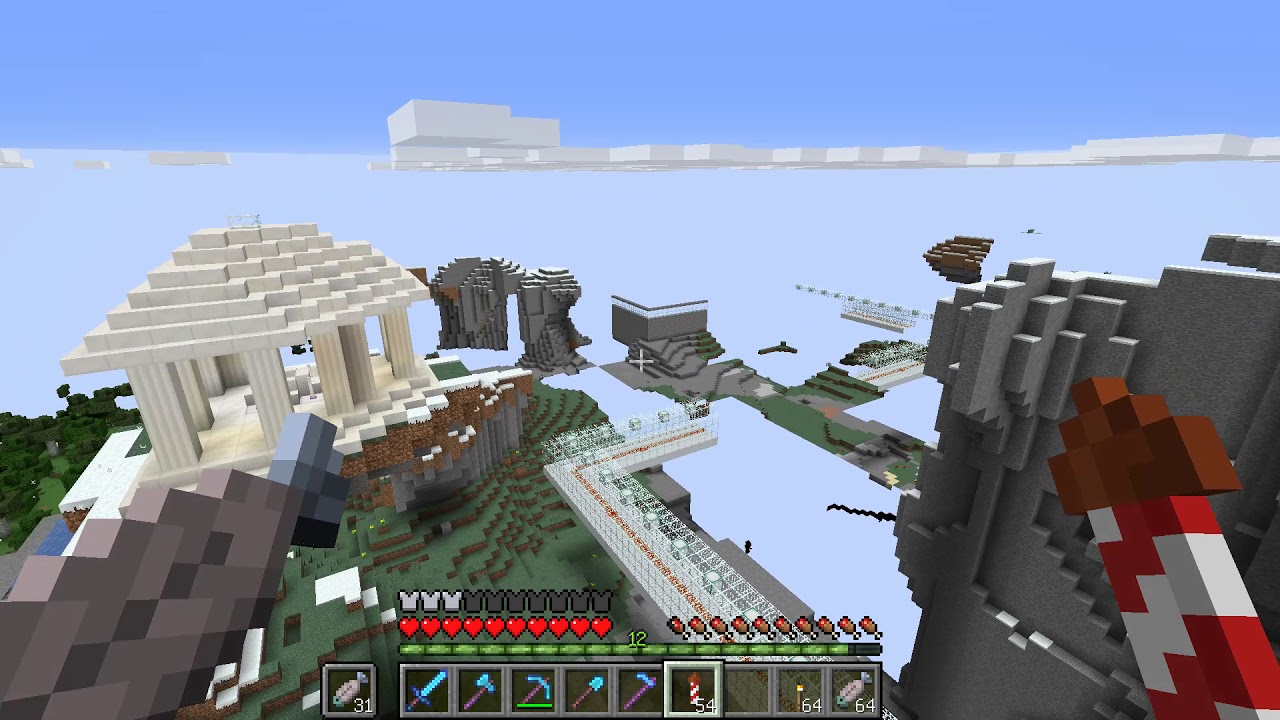
Task: Click the leftmost heart in the health bar
Action: (x=411, y=626)
